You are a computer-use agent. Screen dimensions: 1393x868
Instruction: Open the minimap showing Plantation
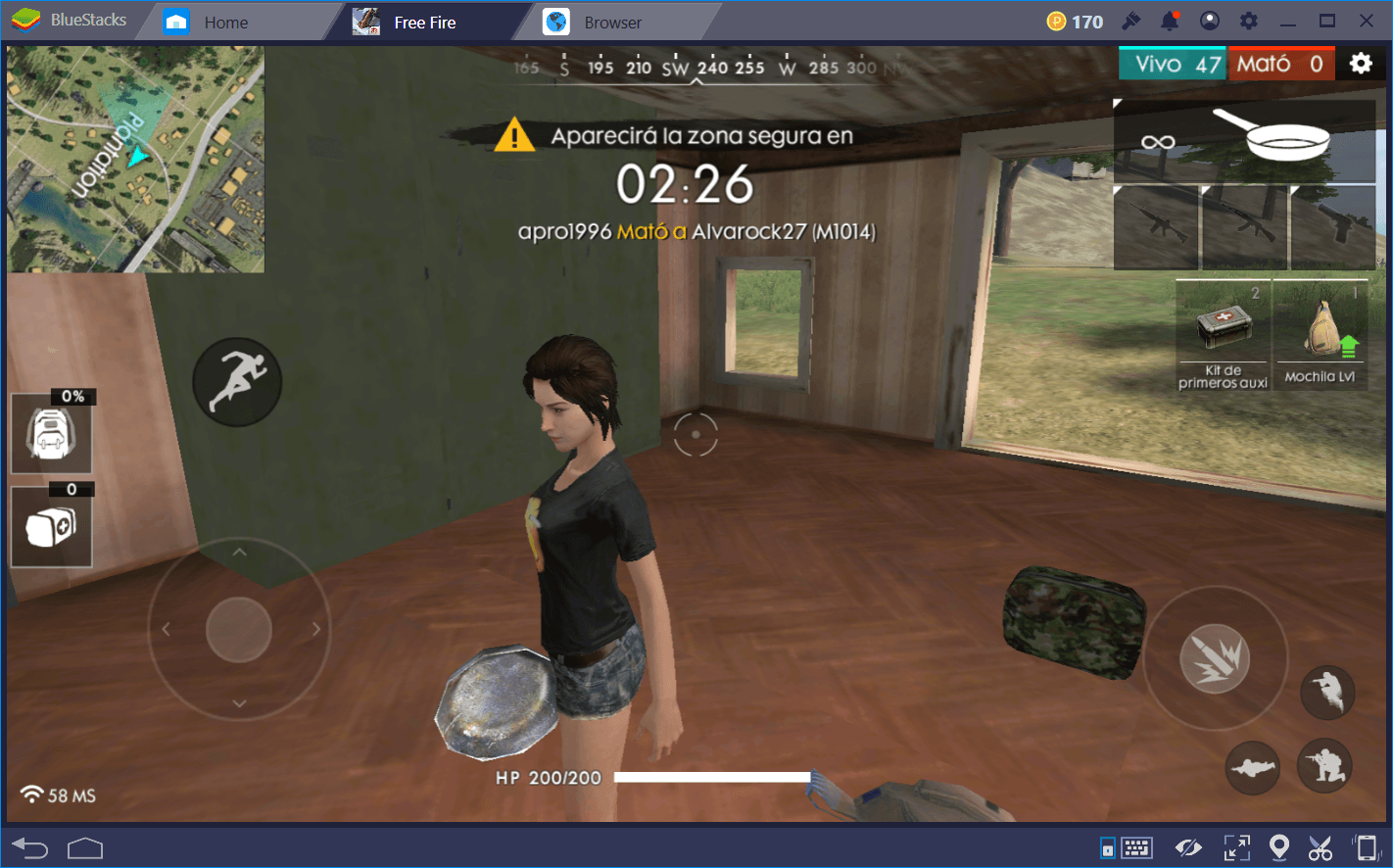135,160
